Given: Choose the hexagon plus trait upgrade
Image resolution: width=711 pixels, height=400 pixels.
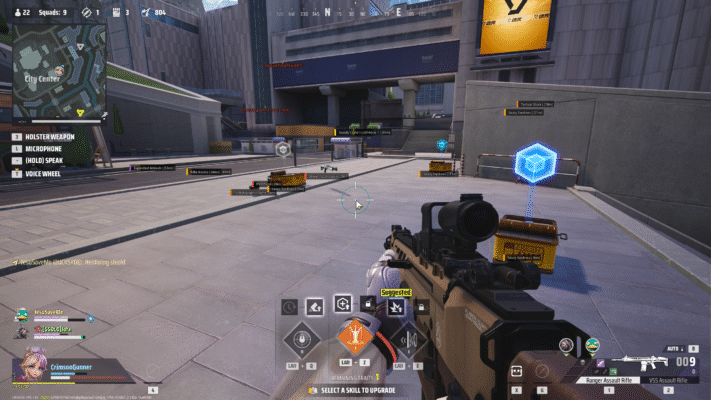Looking at the screenshot, I should [x=344, y=304].
